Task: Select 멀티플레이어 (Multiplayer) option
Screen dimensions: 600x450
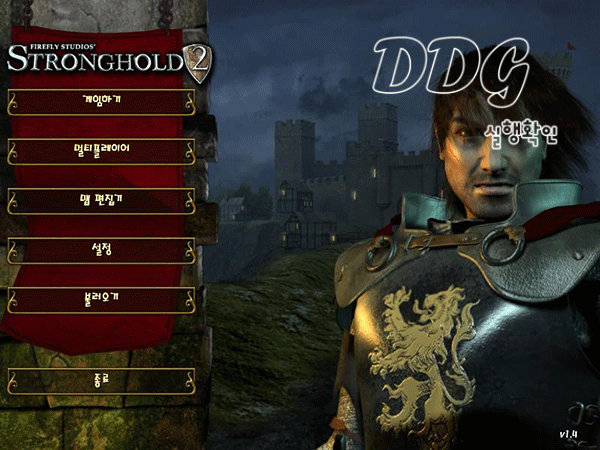Action: pos(100,150)
